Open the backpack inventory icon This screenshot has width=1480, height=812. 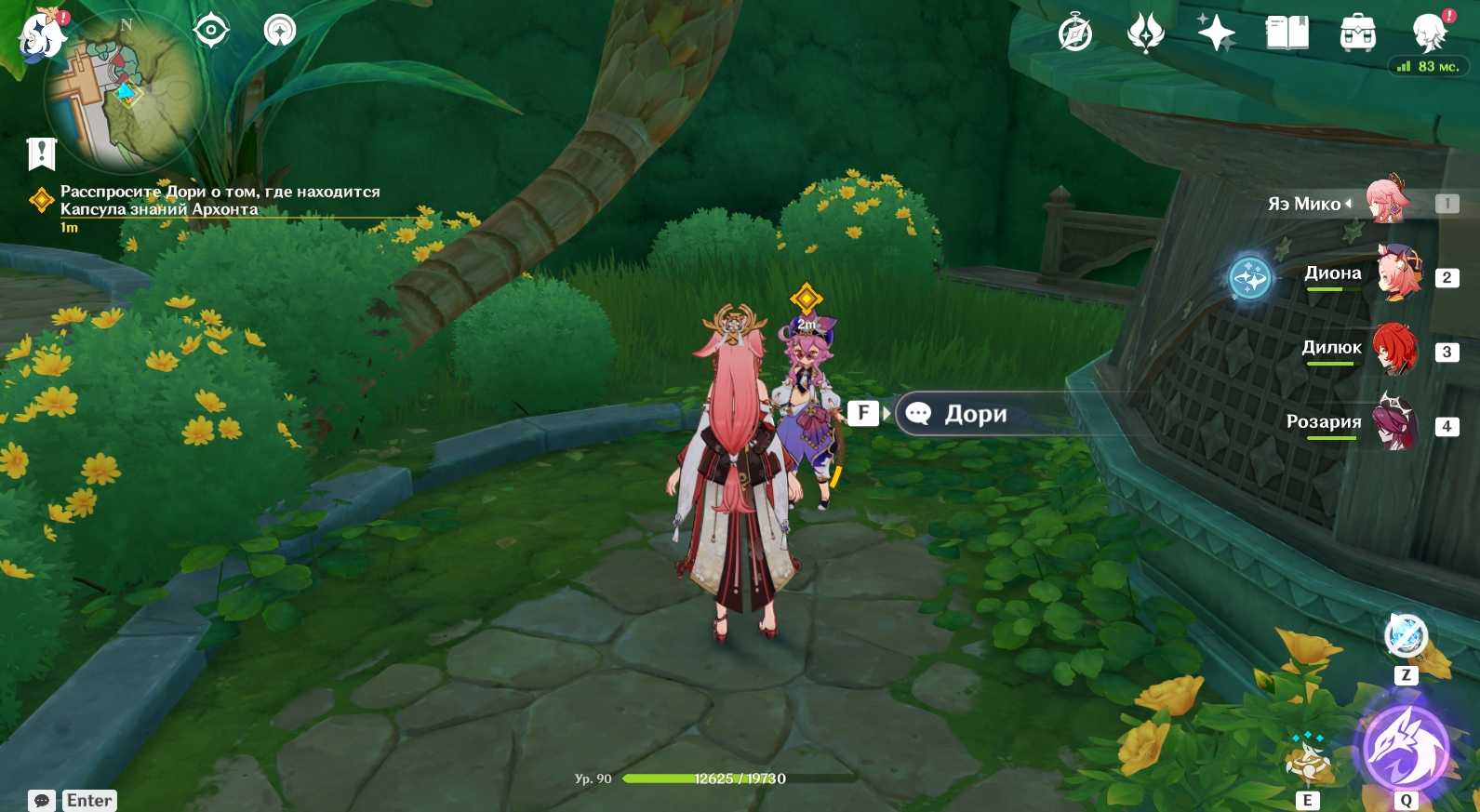pyautogui.click(x=1357, y=33)
